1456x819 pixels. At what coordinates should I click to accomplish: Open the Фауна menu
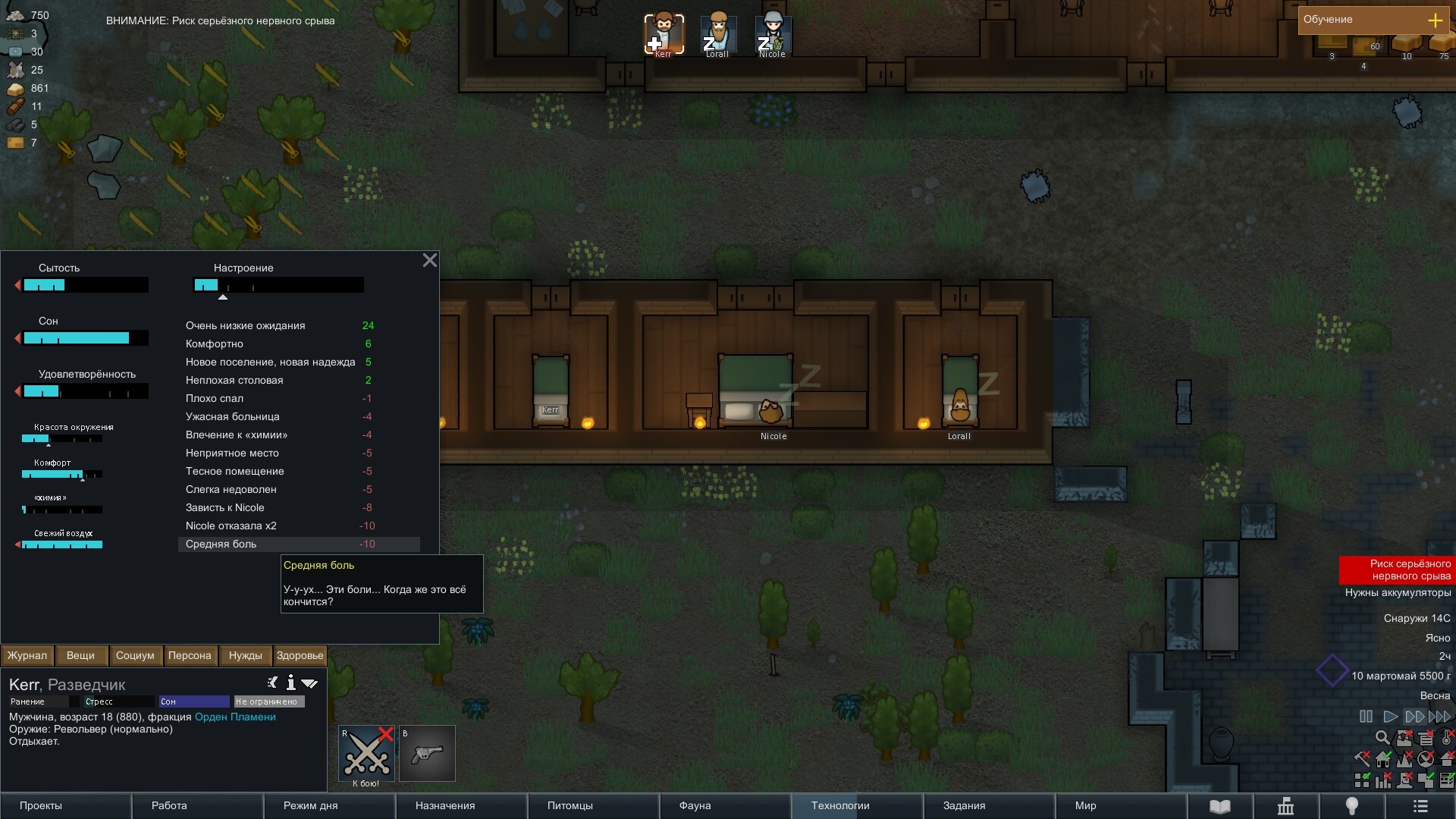pos(725,805)
